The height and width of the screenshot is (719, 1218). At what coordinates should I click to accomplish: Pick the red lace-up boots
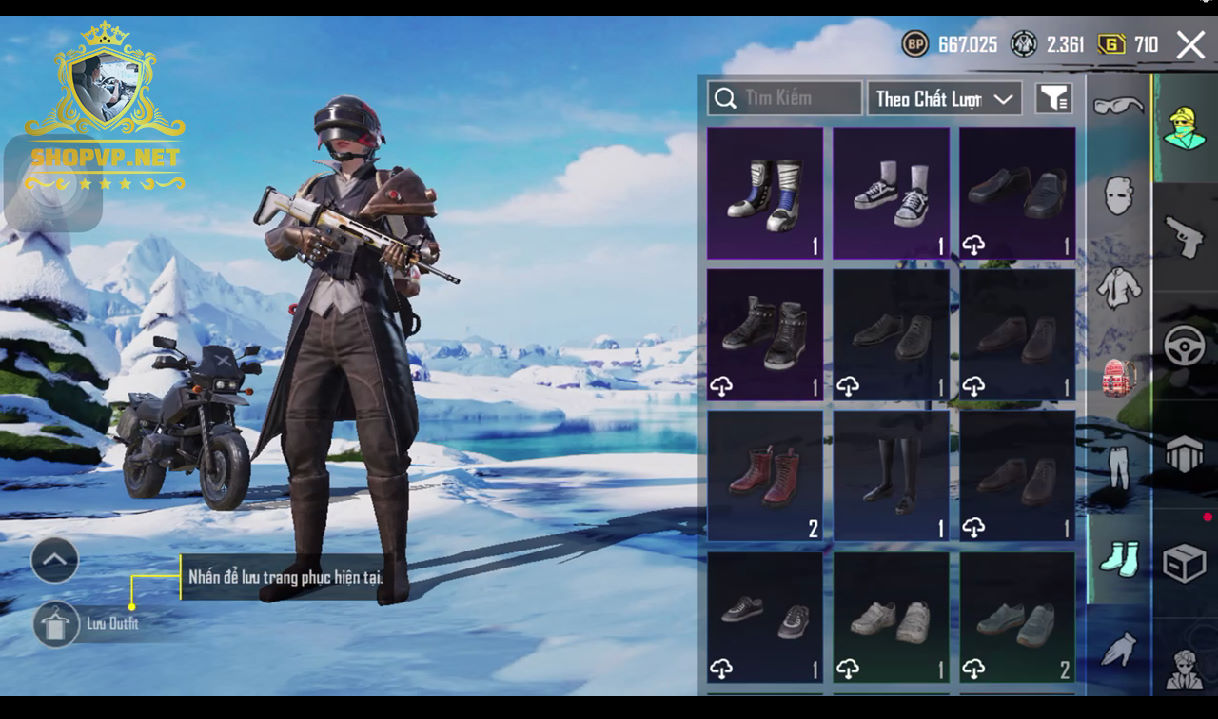click(x=765, y=476)
